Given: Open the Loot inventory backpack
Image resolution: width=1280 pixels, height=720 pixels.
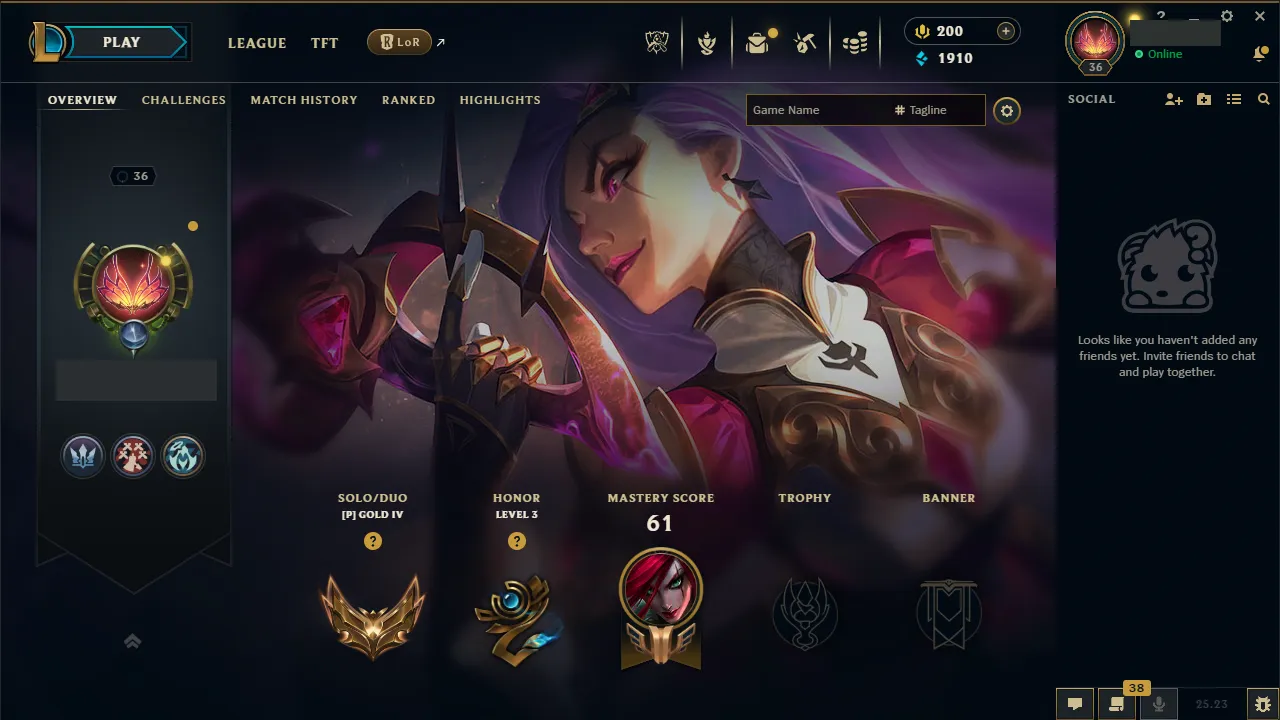Looking at the screenshot, I should (755, 41).
